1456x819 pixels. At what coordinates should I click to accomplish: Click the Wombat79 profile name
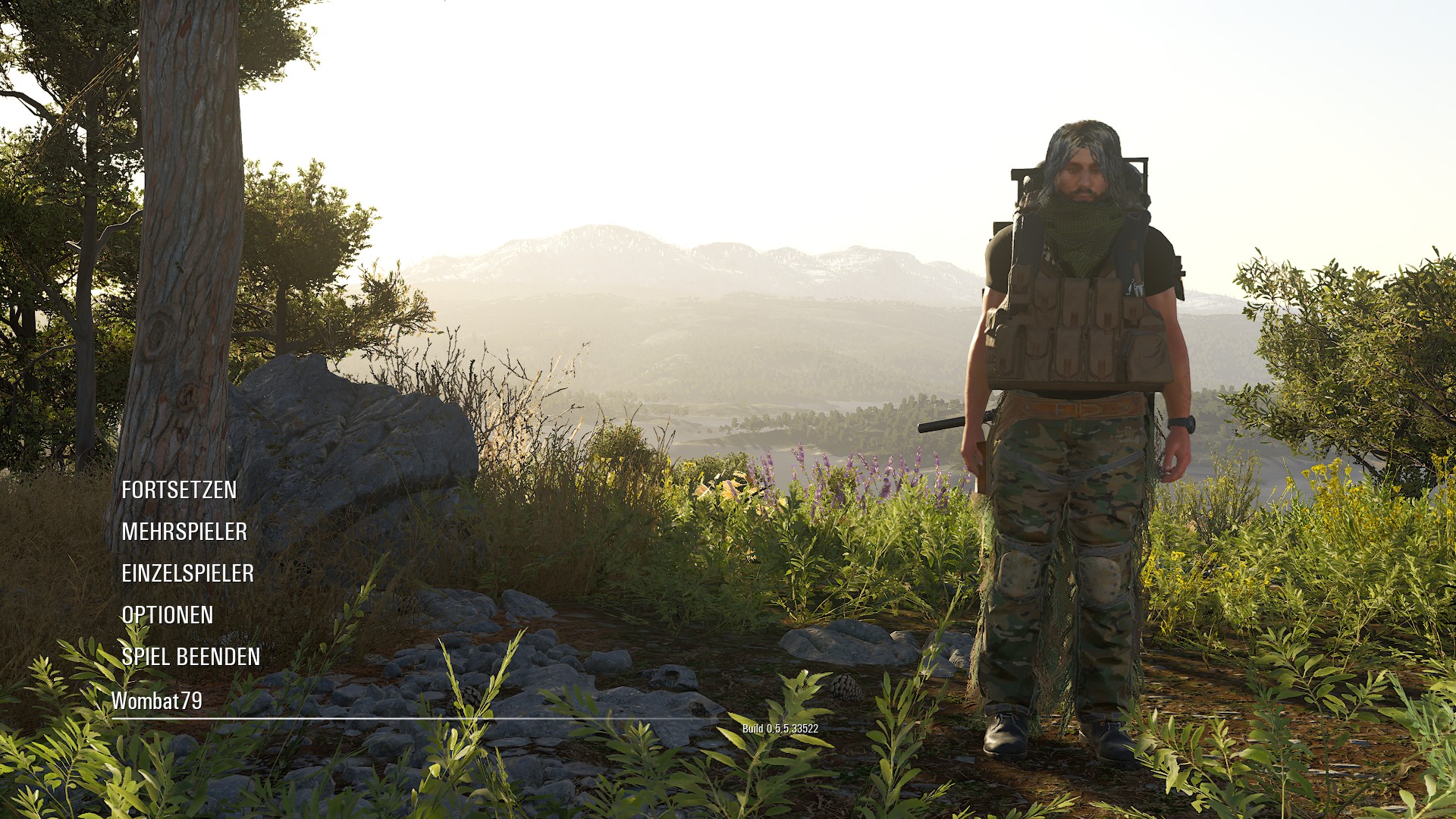157,701
